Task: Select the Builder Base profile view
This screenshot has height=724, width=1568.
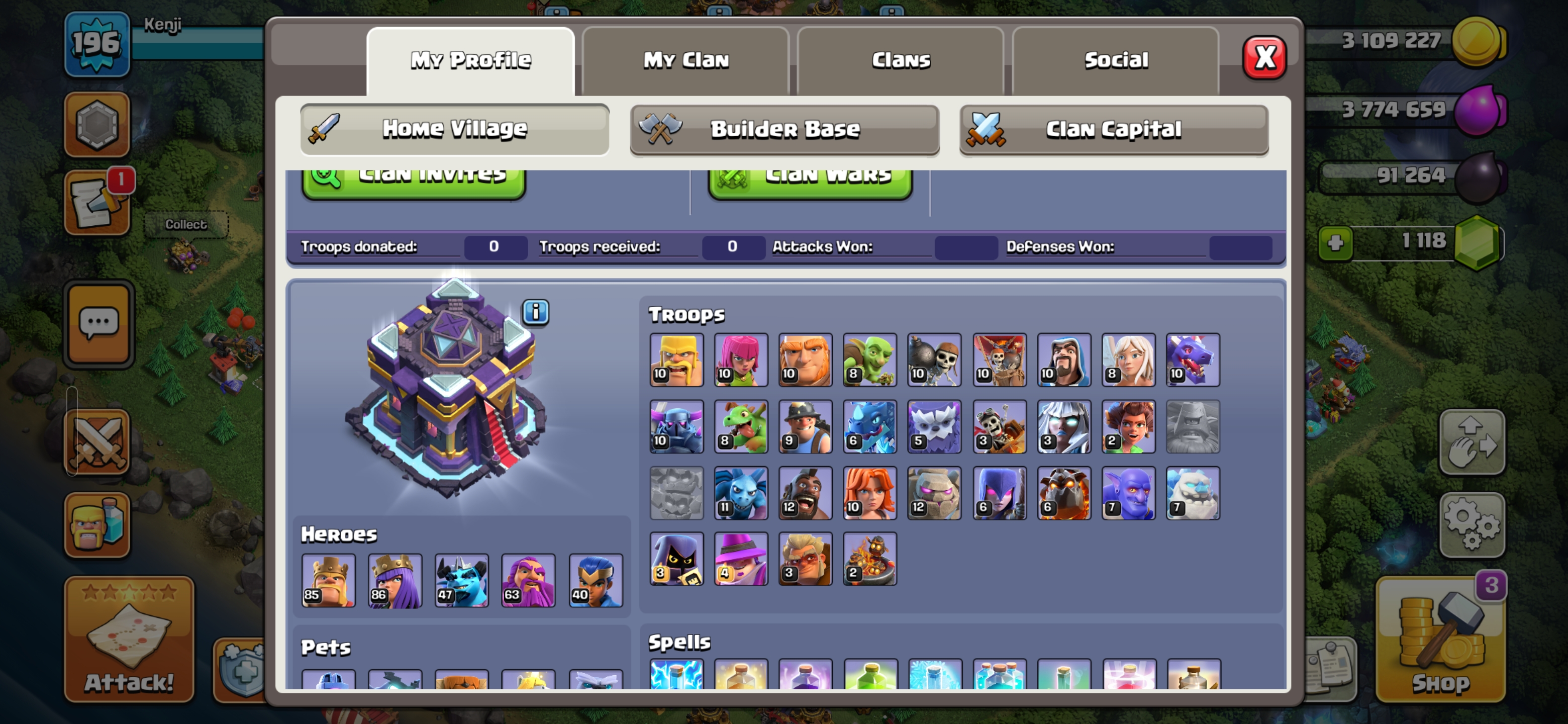Action: (784, 129)
